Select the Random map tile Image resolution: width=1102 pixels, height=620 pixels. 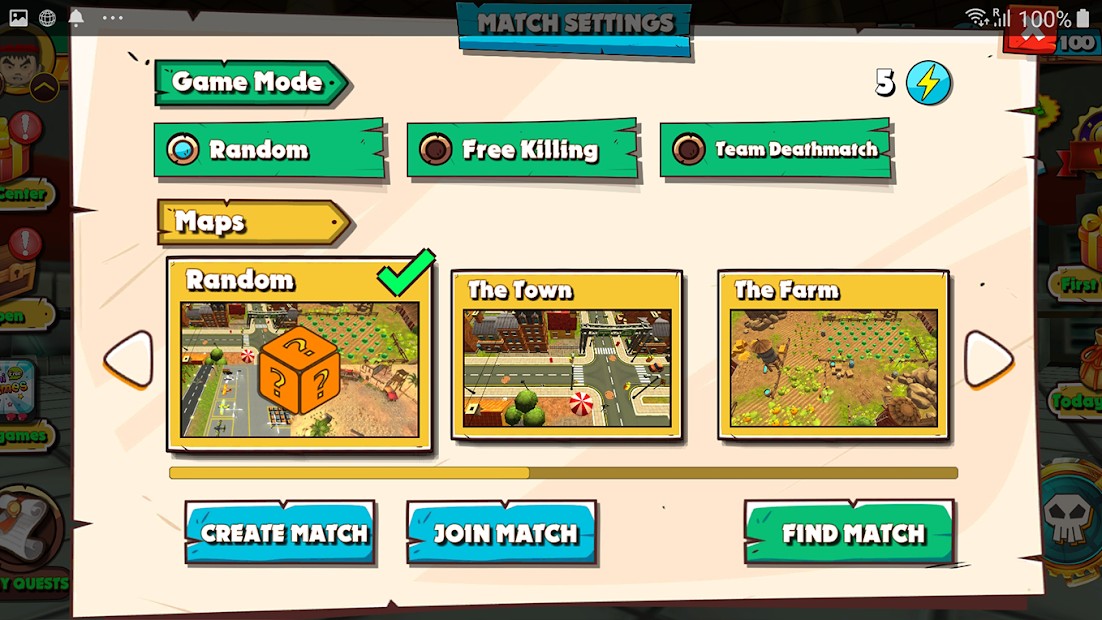click(x=299, y=355)
